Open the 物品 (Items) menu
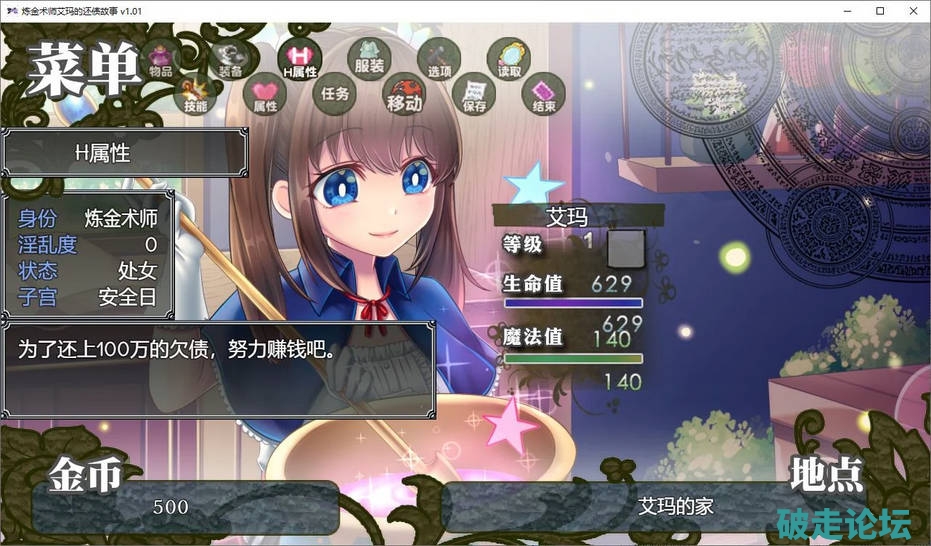This screenshot has height=546, width=931. pos(160,62)
